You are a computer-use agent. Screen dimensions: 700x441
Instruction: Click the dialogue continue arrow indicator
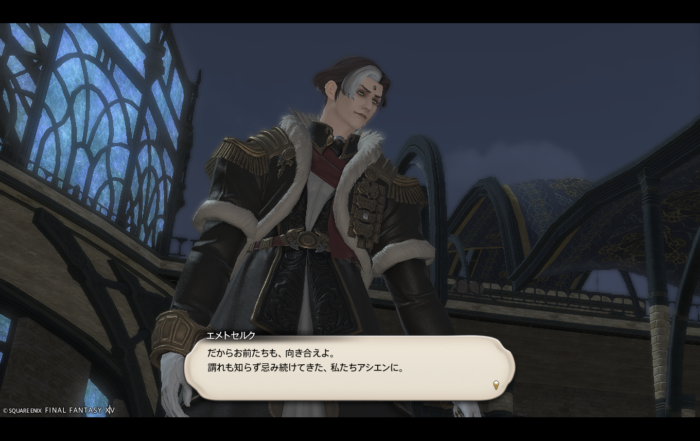click(495, 385)
